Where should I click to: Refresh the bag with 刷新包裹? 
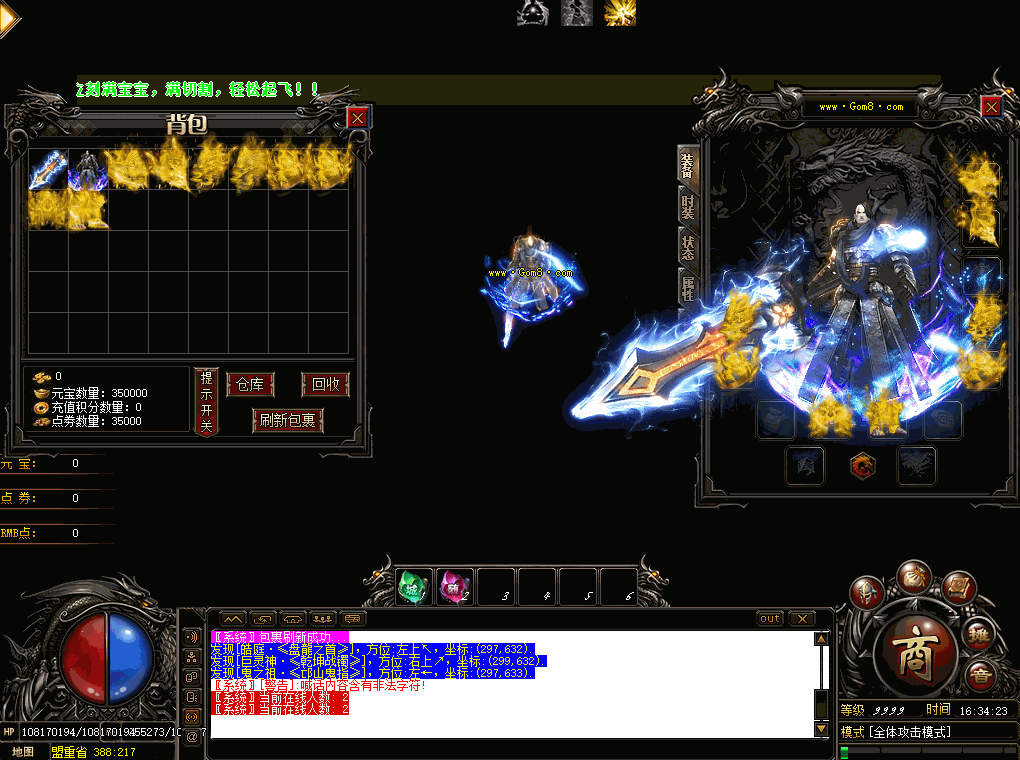pyautogui.click(x=288, y=421)
